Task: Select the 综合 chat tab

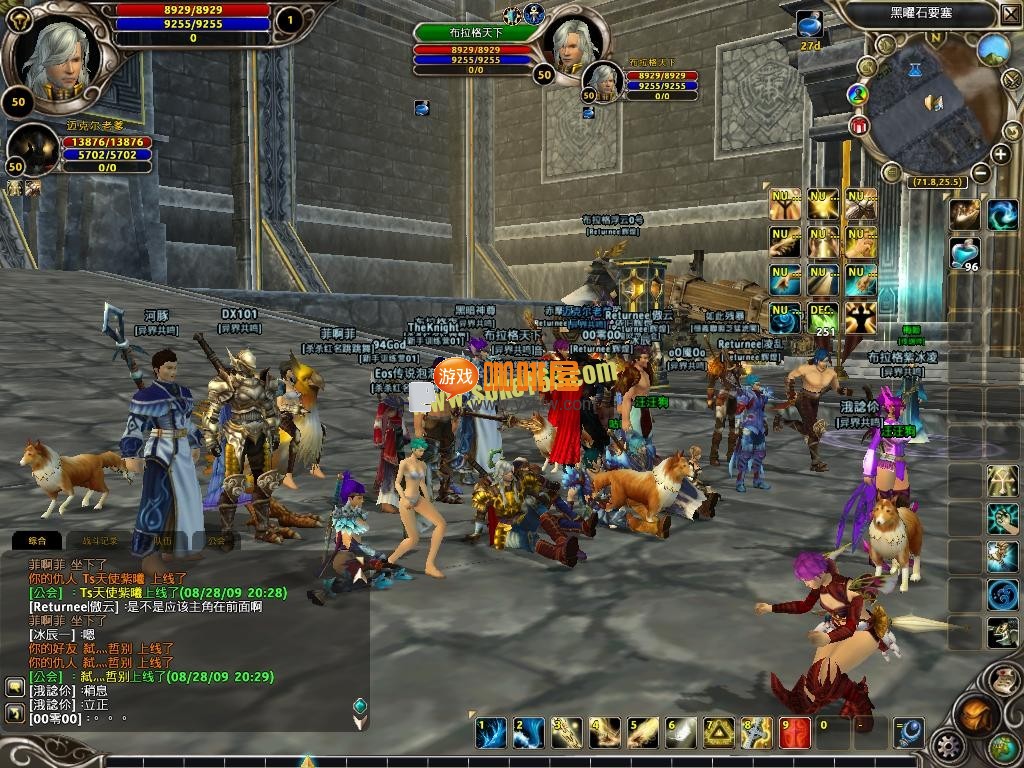Action: point(37,541)
